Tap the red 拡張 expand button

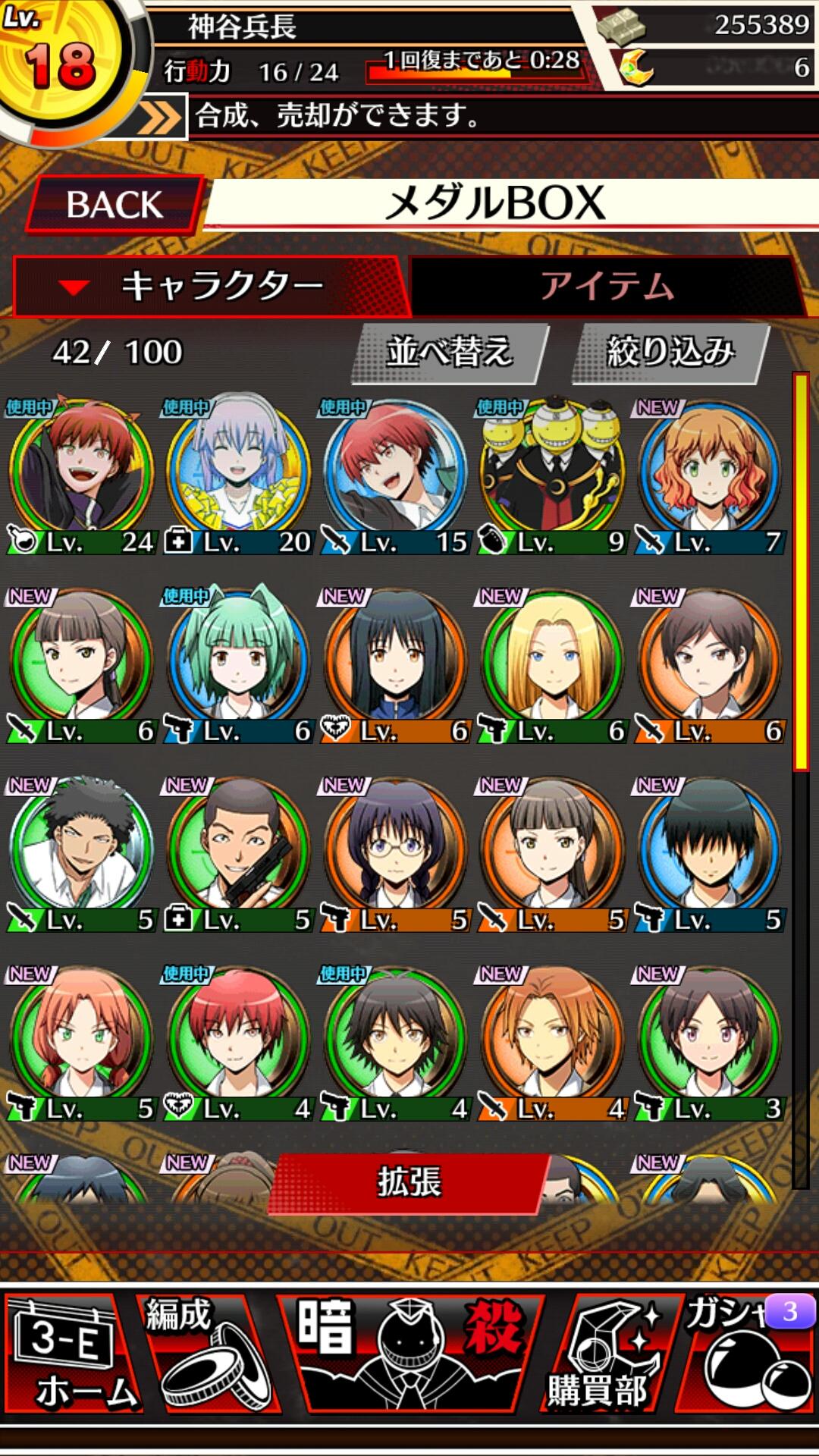[409, 1182]
